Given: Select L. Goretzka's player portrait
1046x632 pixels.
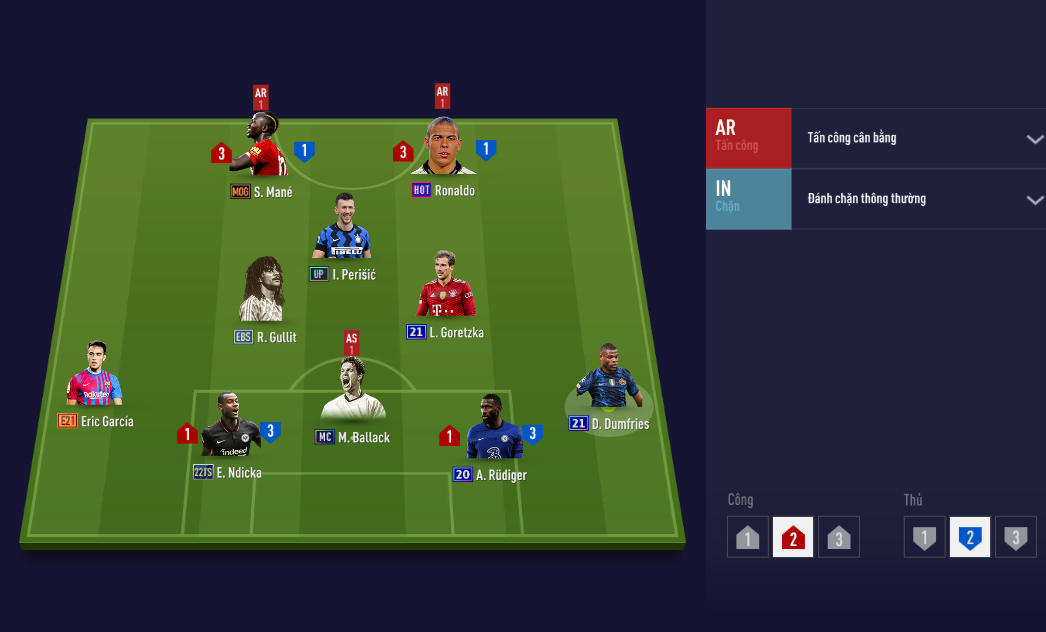Looking at the screenshot, I should click(x=446, y=286).
